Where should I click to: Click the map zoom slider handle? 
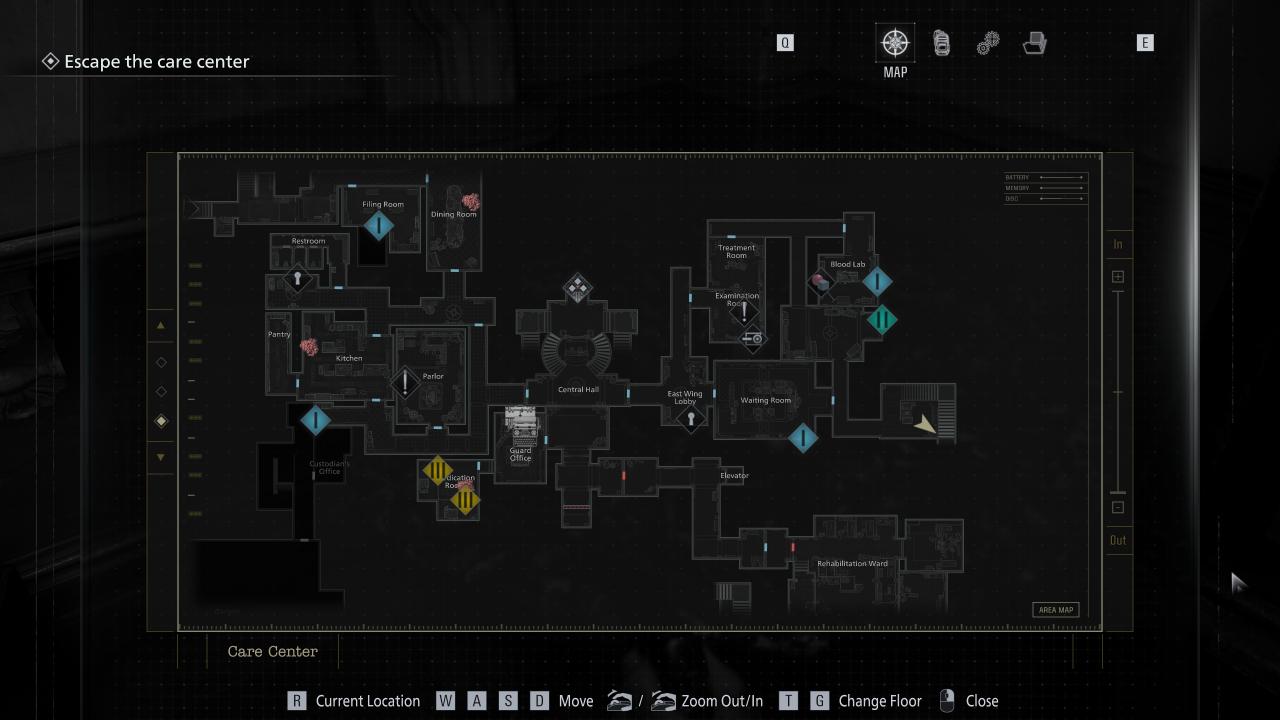coord(1118,492)
